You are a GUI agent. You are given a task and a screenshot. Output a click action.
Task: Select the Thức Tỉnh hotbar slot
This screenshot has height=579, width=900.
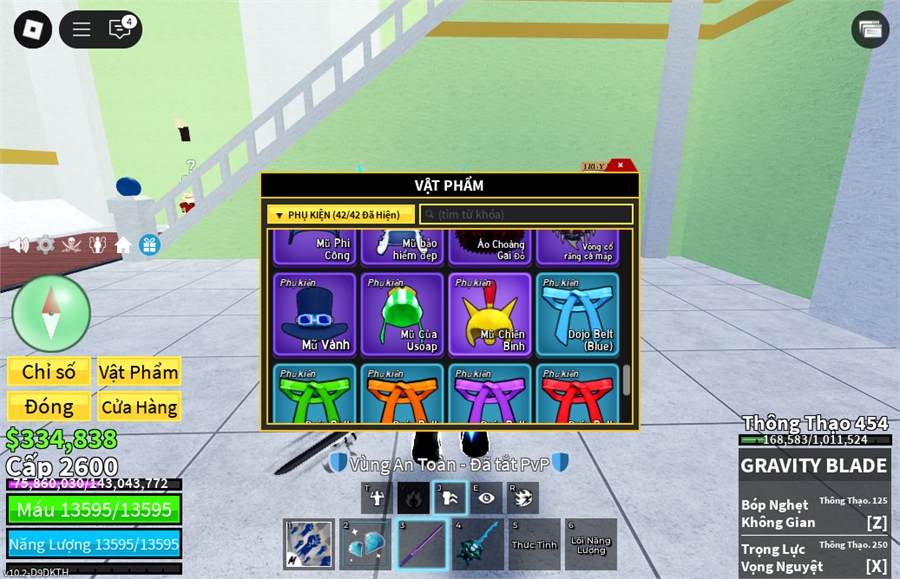(x=534, y=544)
